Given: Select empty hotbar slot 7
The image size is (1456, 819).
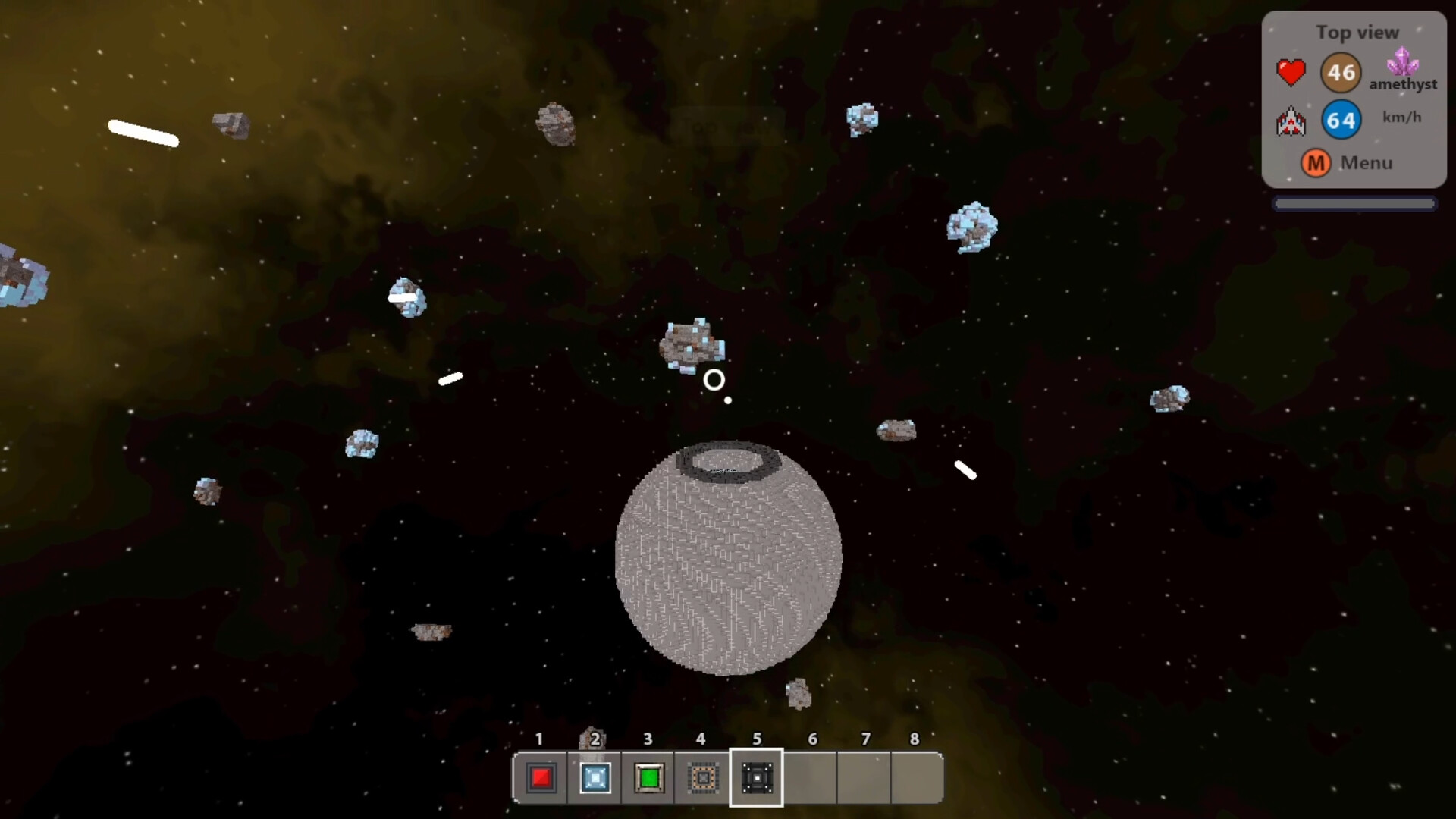Looking at the screenshot, I should [x=863, y=778].
